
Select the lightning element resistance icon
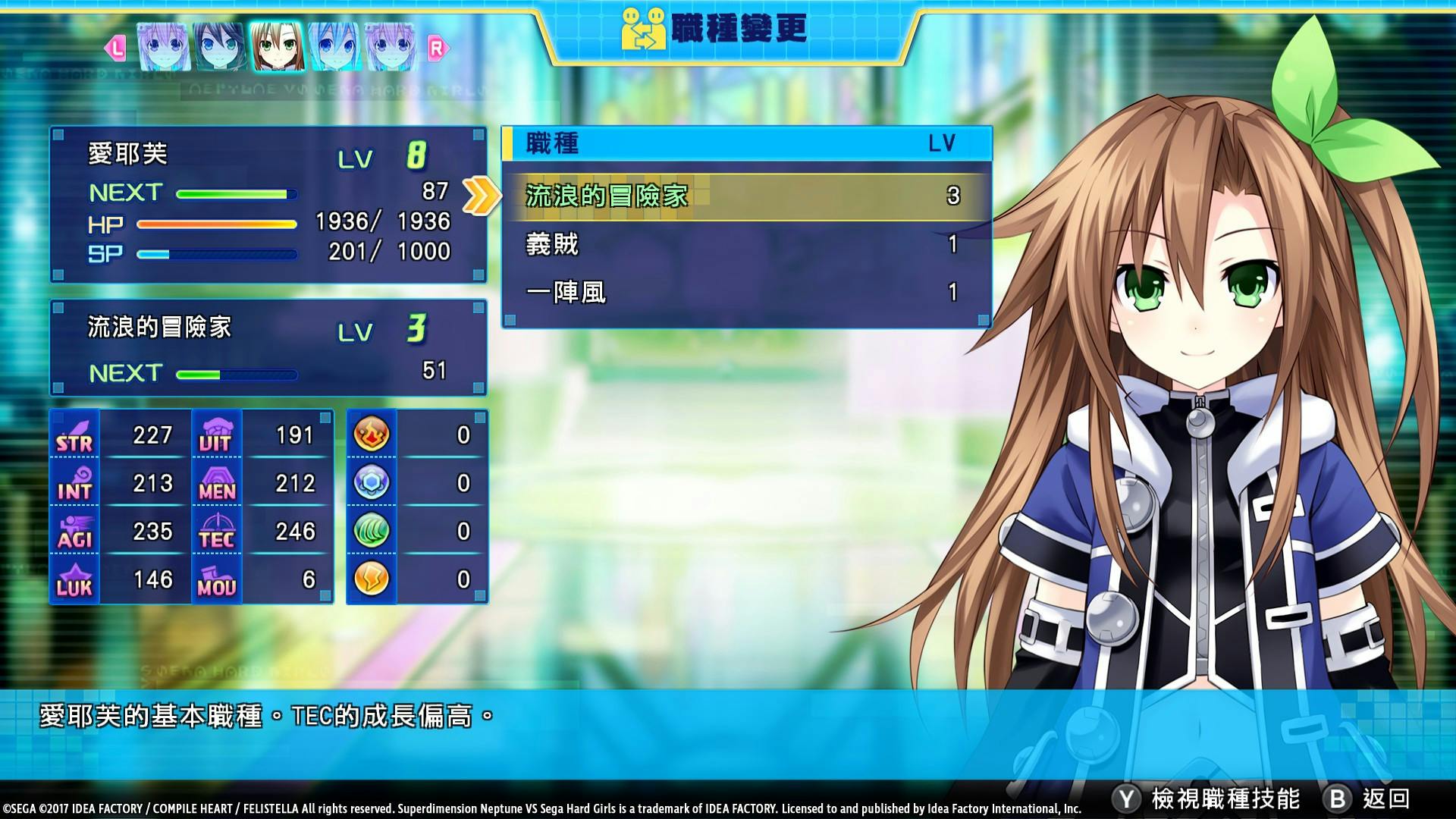[x=371, y=578]
